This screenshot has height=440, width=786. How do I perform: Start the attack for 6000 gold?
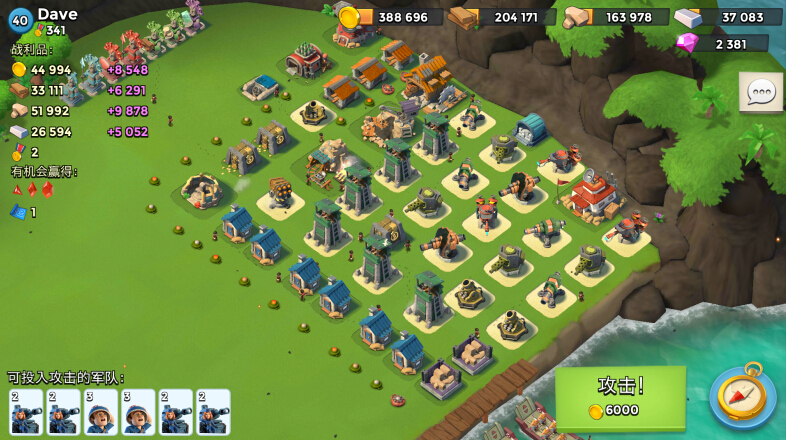point(620,396)
